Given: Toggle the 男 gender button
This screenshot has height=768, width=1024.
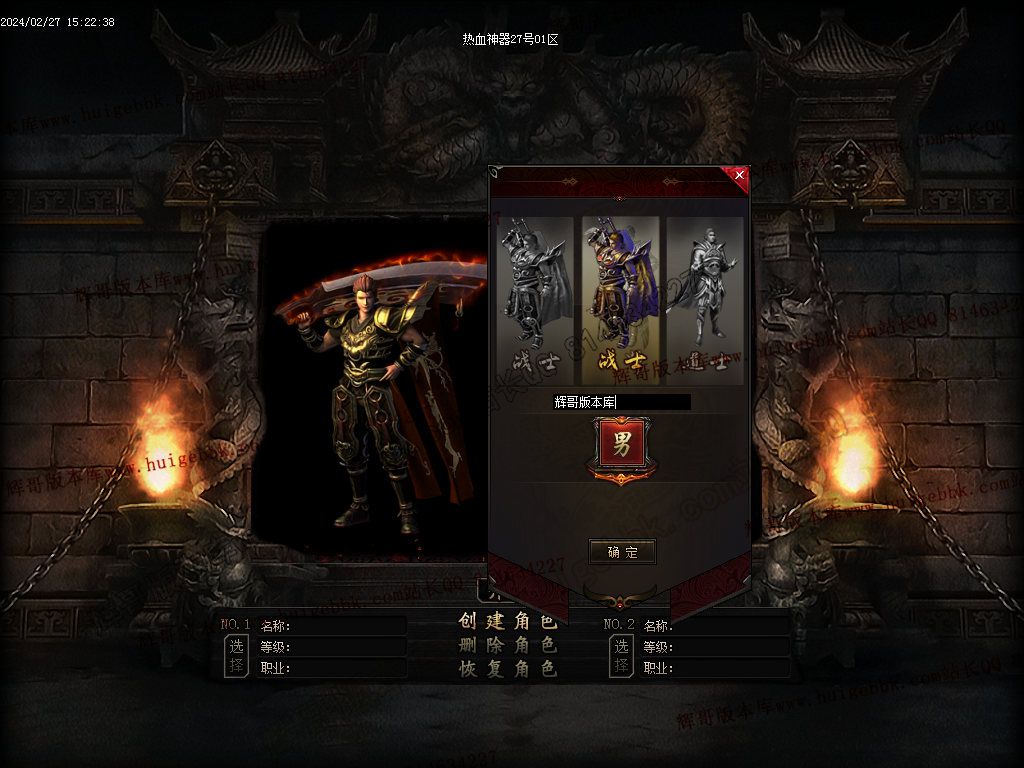Looking at the screenshot, I should [x=621, y=446].
